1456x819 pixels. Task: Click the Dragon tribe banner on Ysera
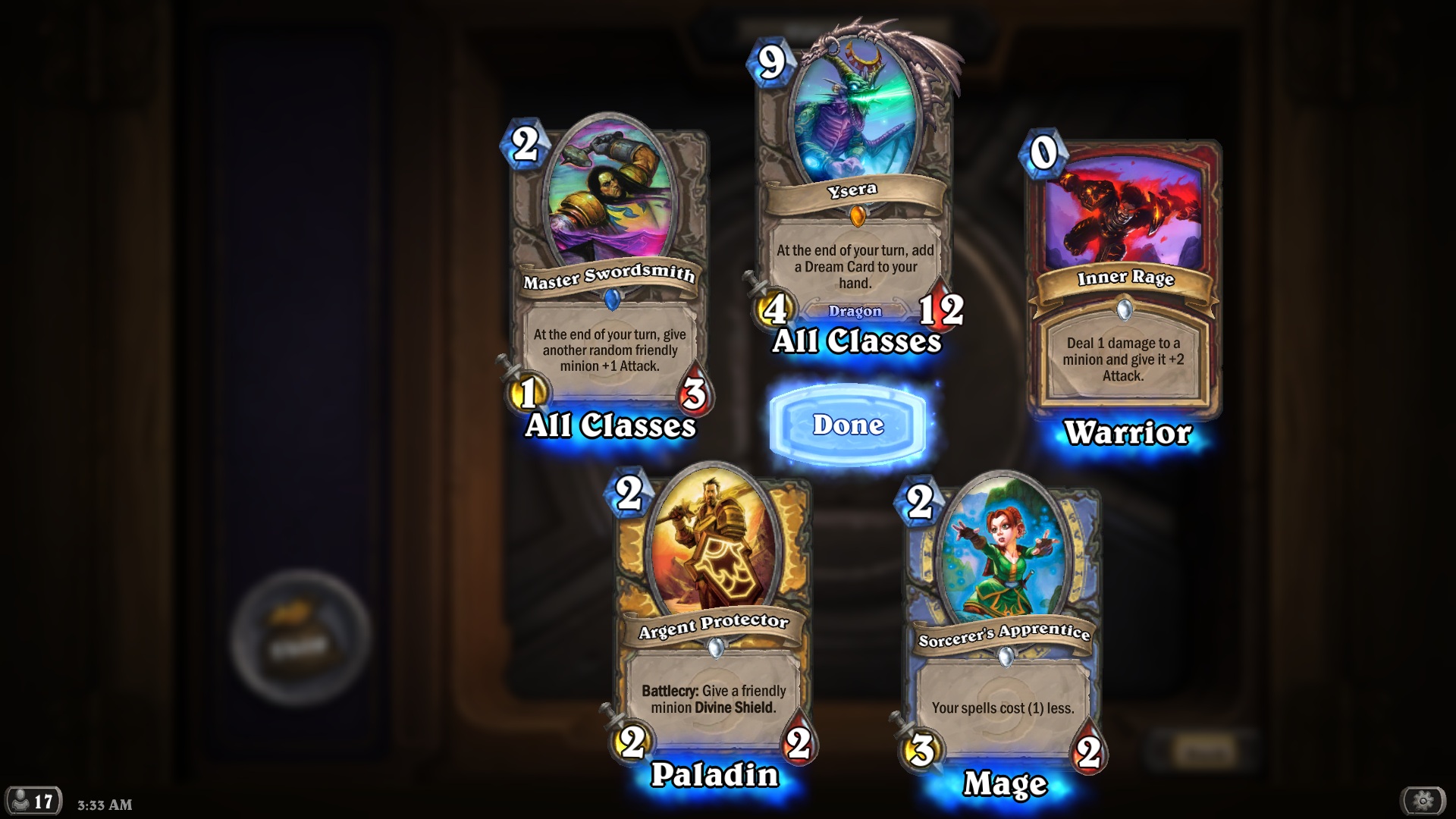click(857, 311)
